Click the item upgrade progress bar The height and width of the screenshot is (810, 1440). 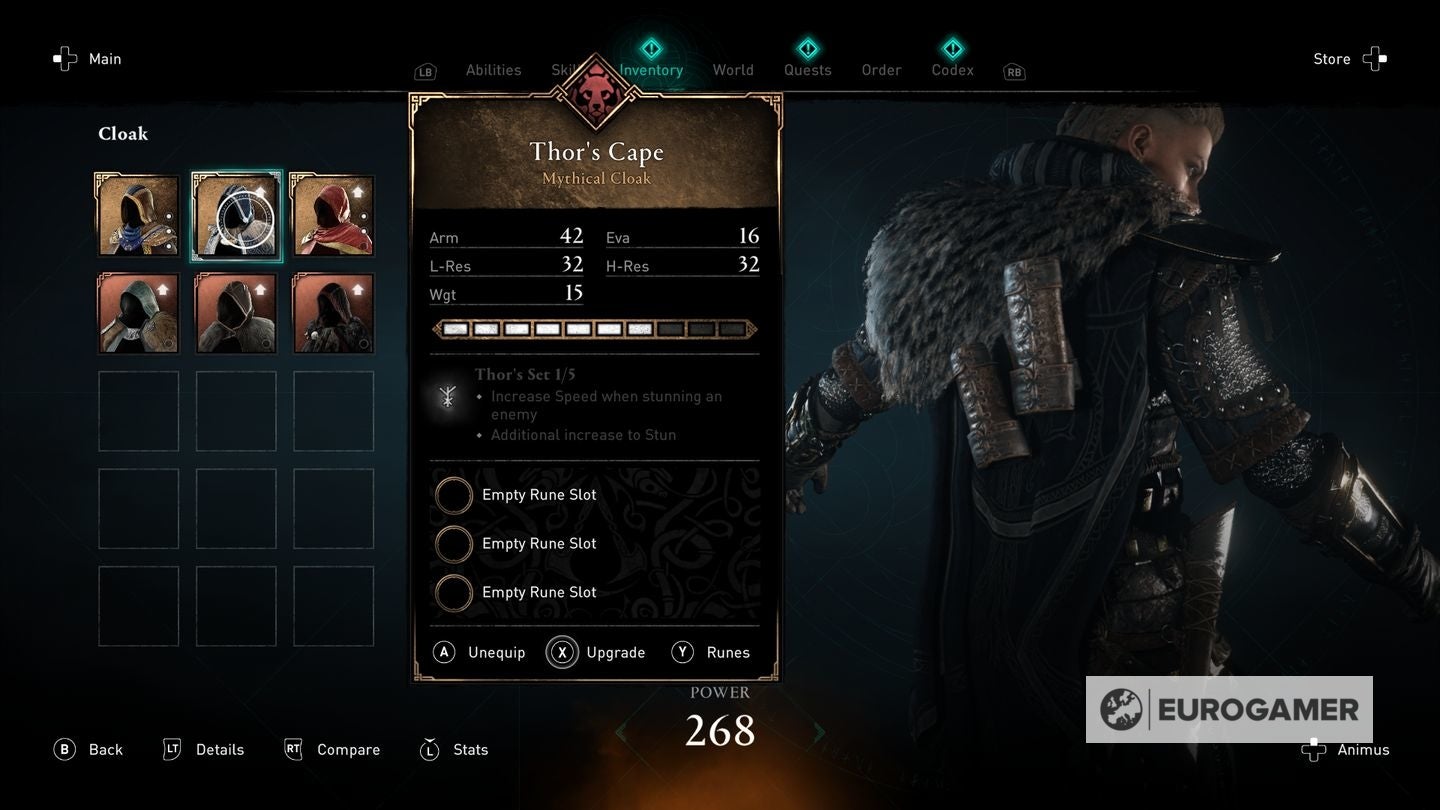click(594, 328)
